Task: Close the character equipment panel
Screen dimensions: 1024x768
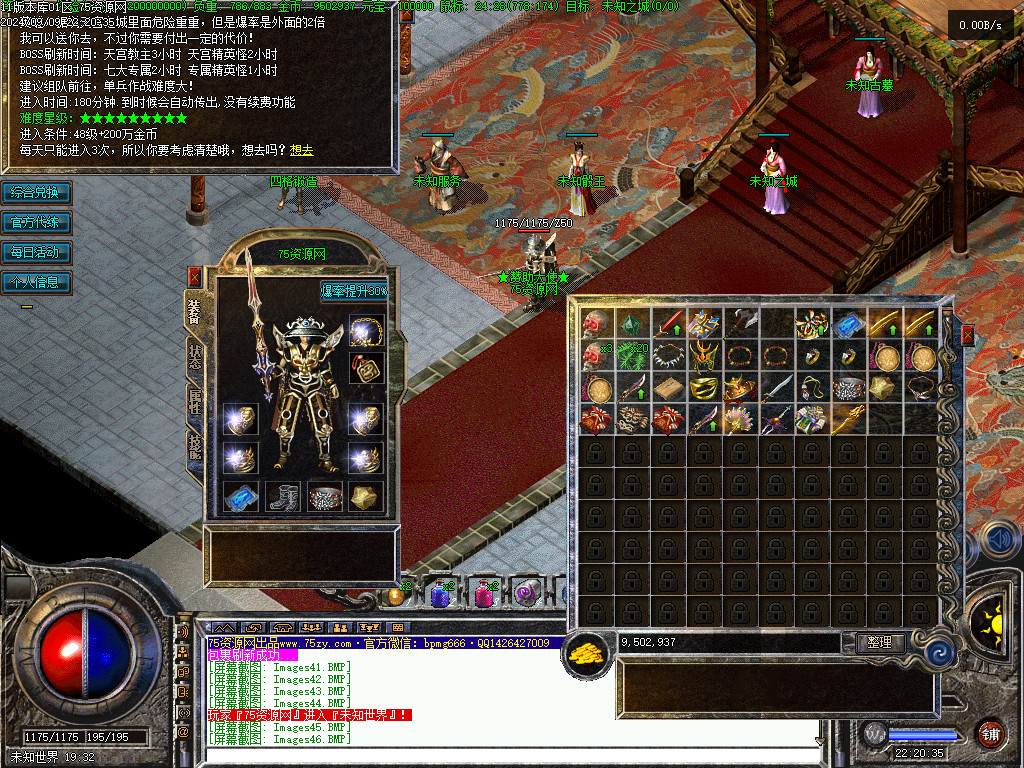Action: [194, 276]
